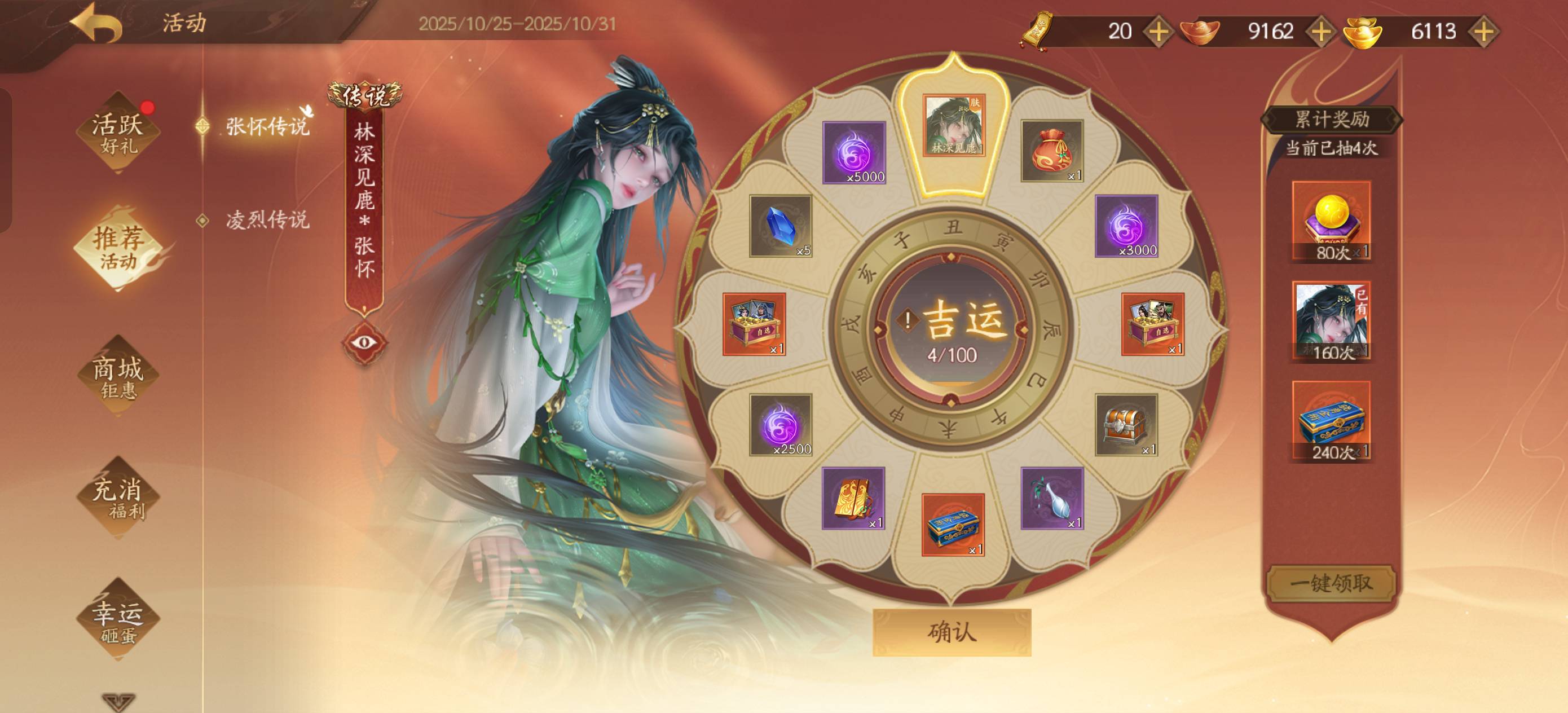Open the 活跃好礼 activity category

coord(118,132)
